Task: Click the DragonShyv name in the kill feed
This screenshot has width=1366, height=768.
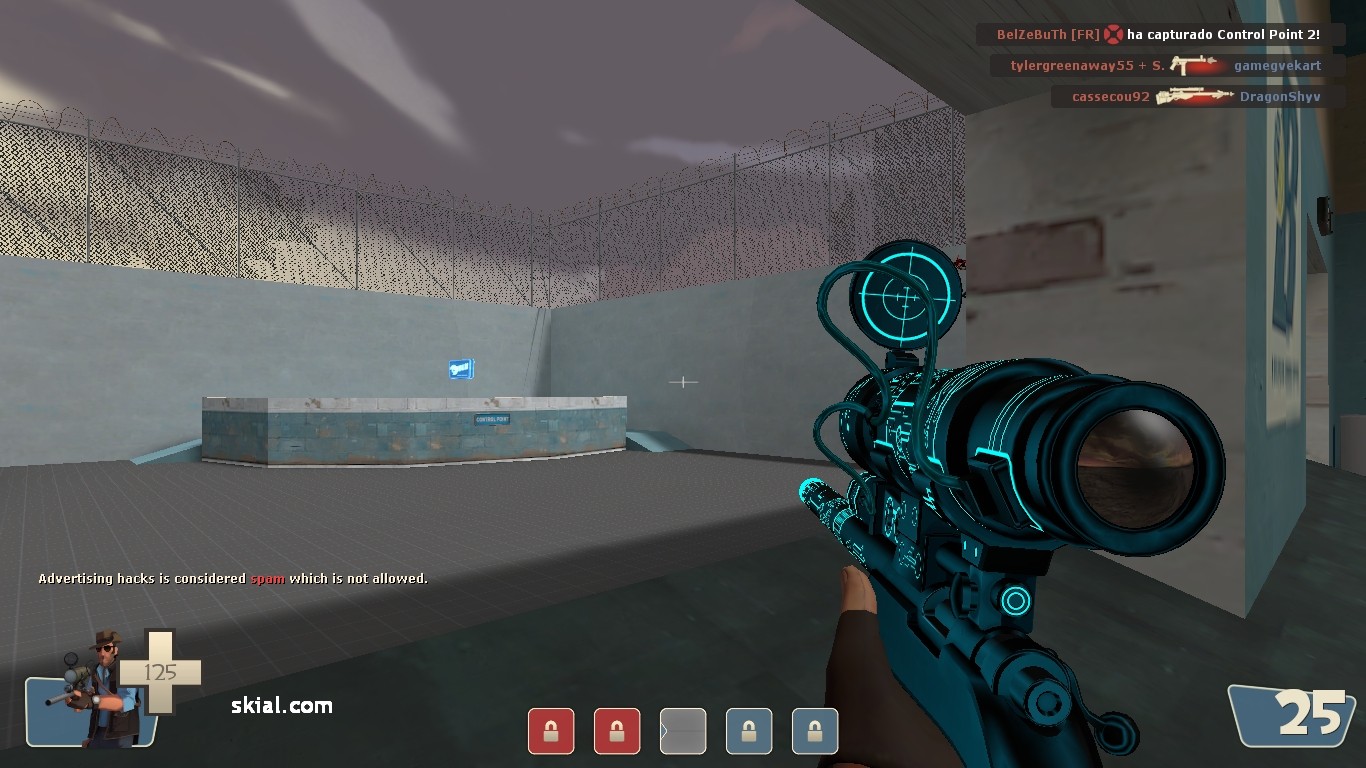Action: tap(1280, 96)
